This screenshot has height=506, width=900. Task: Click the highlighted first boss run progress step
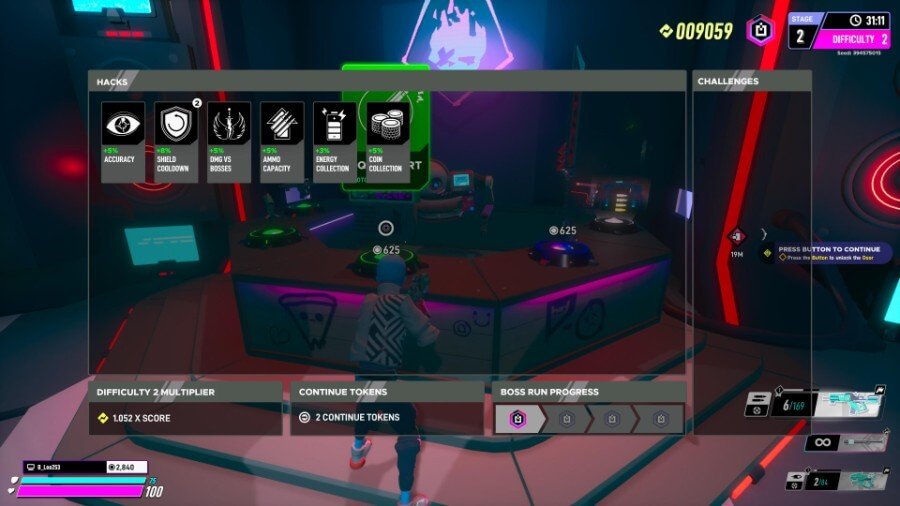coord(518,419)
